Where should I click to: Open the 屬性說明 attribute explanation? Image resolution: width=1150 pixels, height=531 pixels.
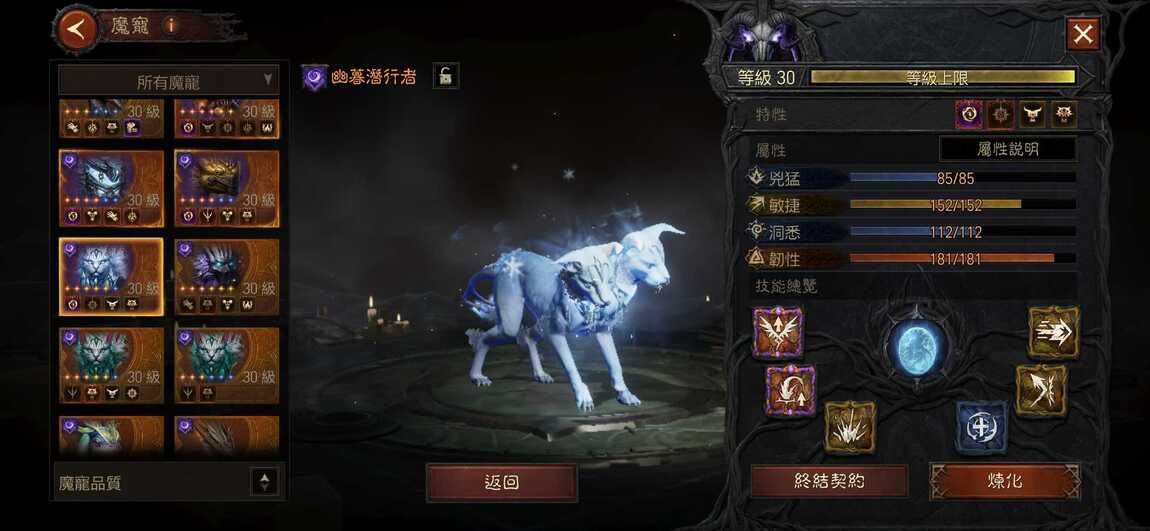1007,149
